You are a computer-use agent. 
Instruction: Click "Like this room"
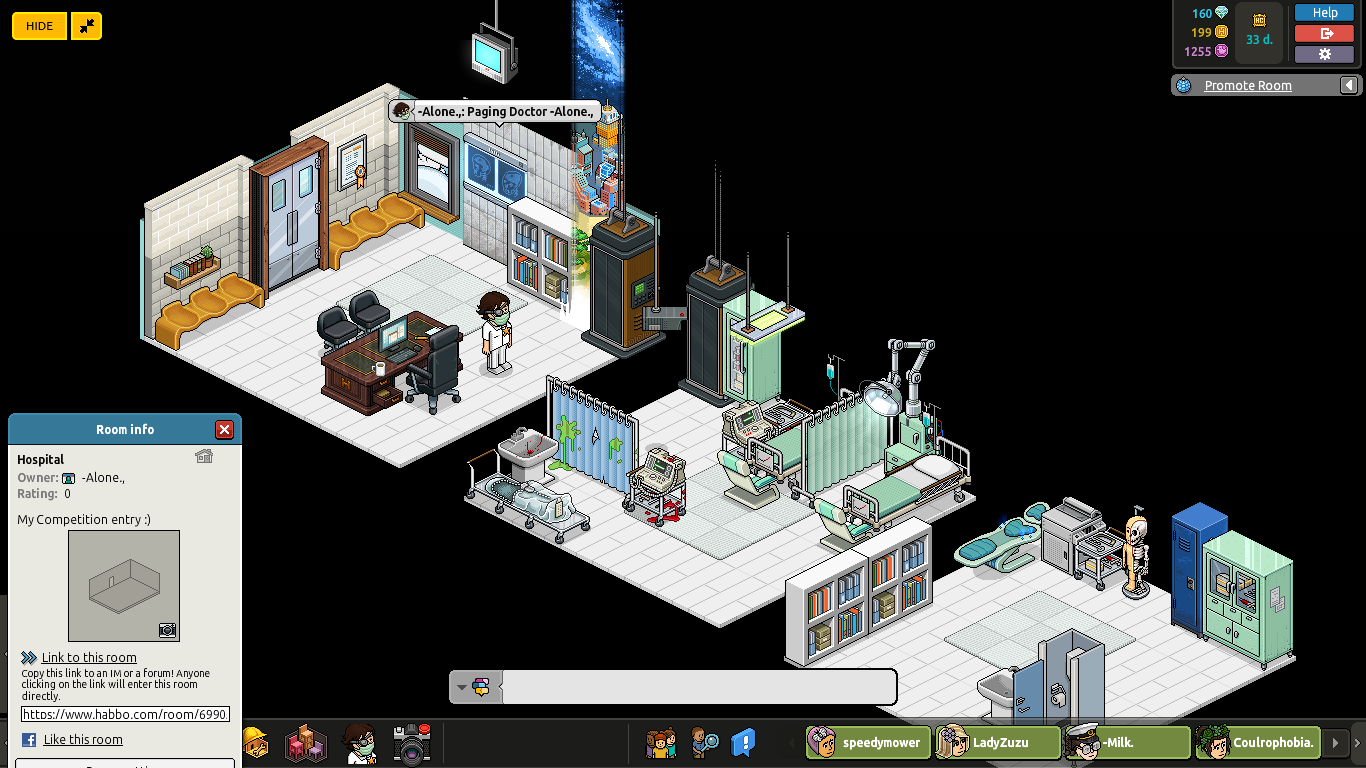click(x=83, y=739)
